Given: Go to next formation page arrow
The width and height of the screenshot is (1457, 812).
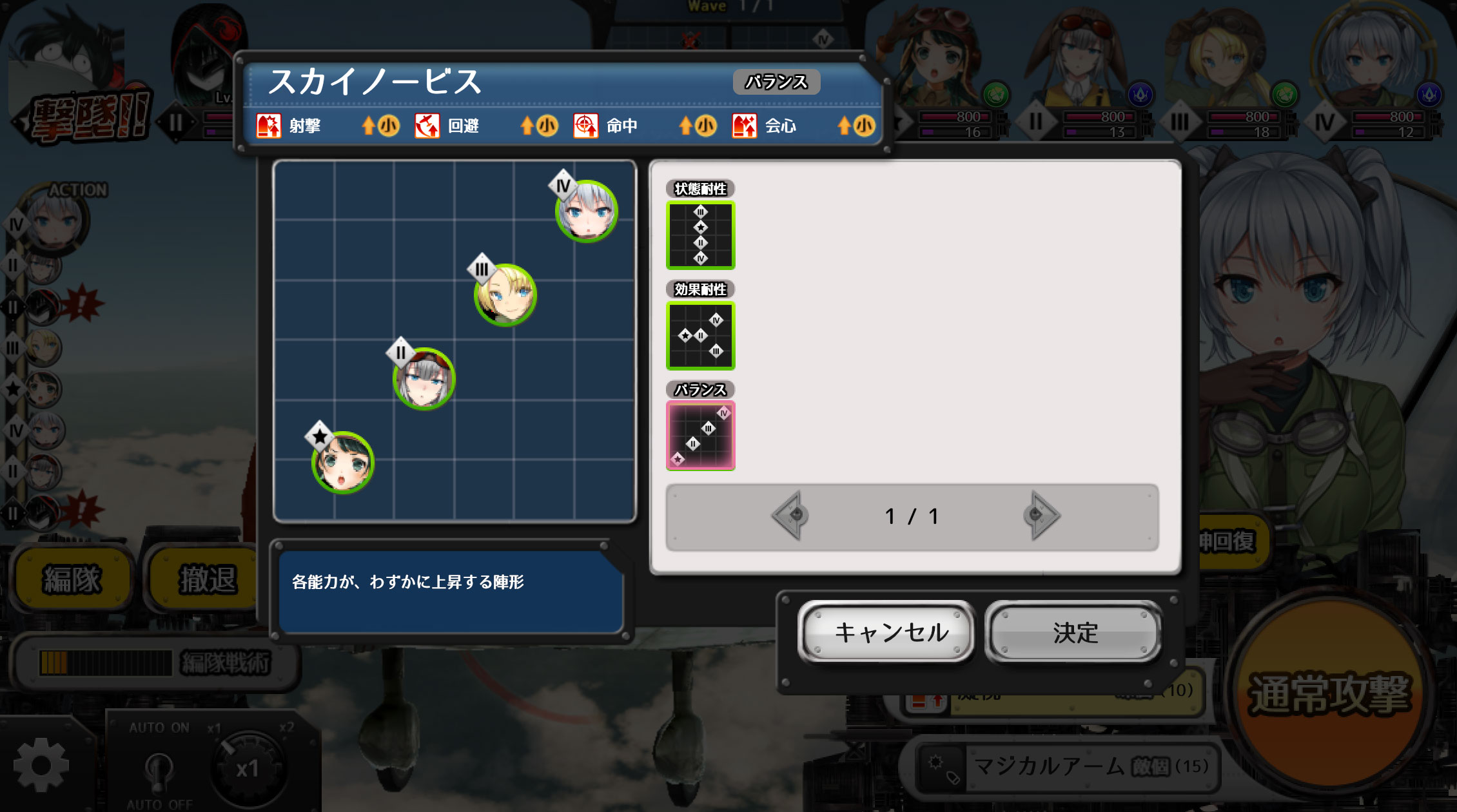Looking at the screenshot, I should click(x=1039, y=516).
